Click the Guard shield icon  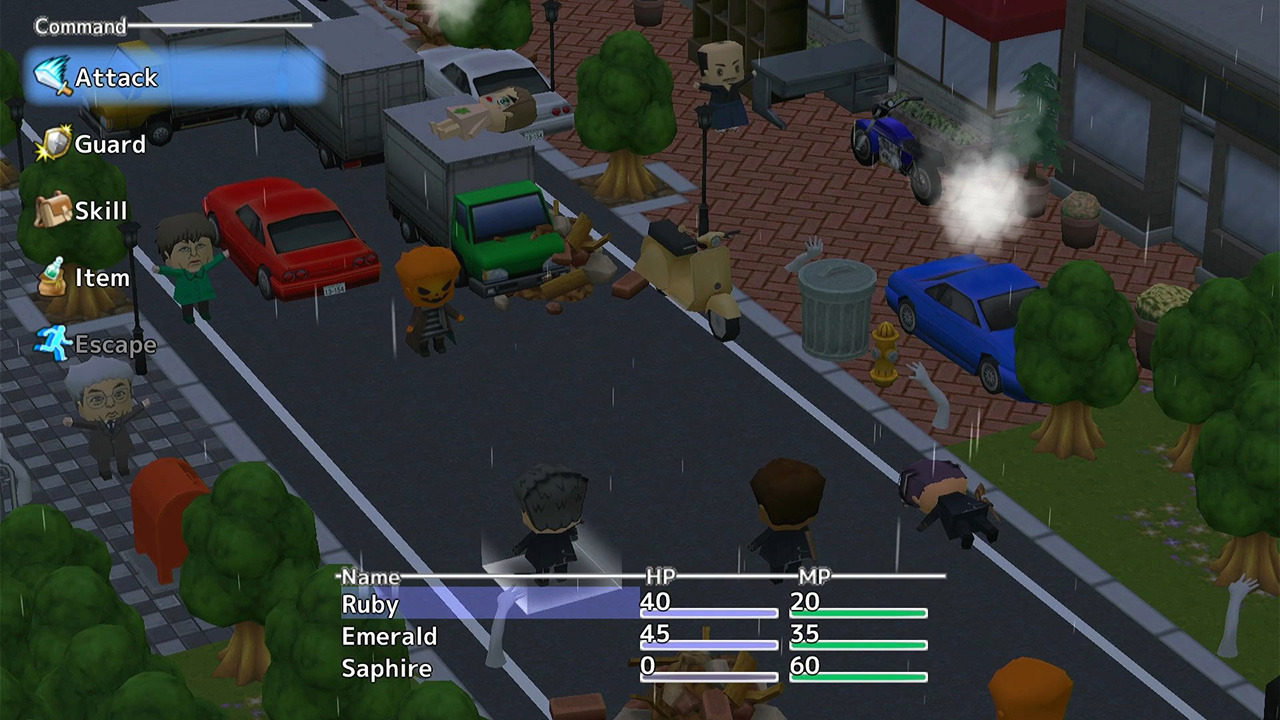55,143
